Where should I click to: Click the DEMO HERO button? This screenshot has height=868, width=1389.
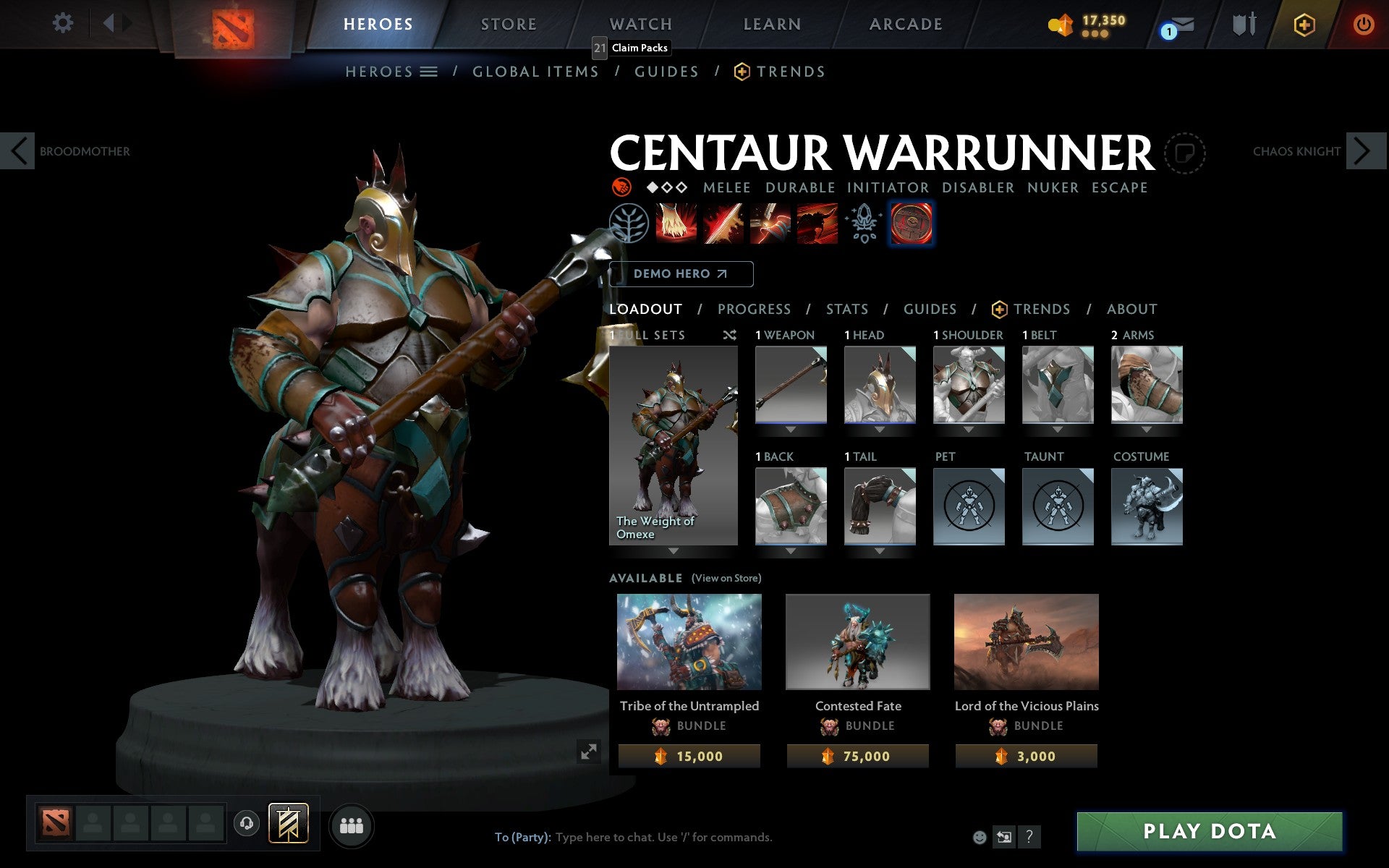point(680,273)
